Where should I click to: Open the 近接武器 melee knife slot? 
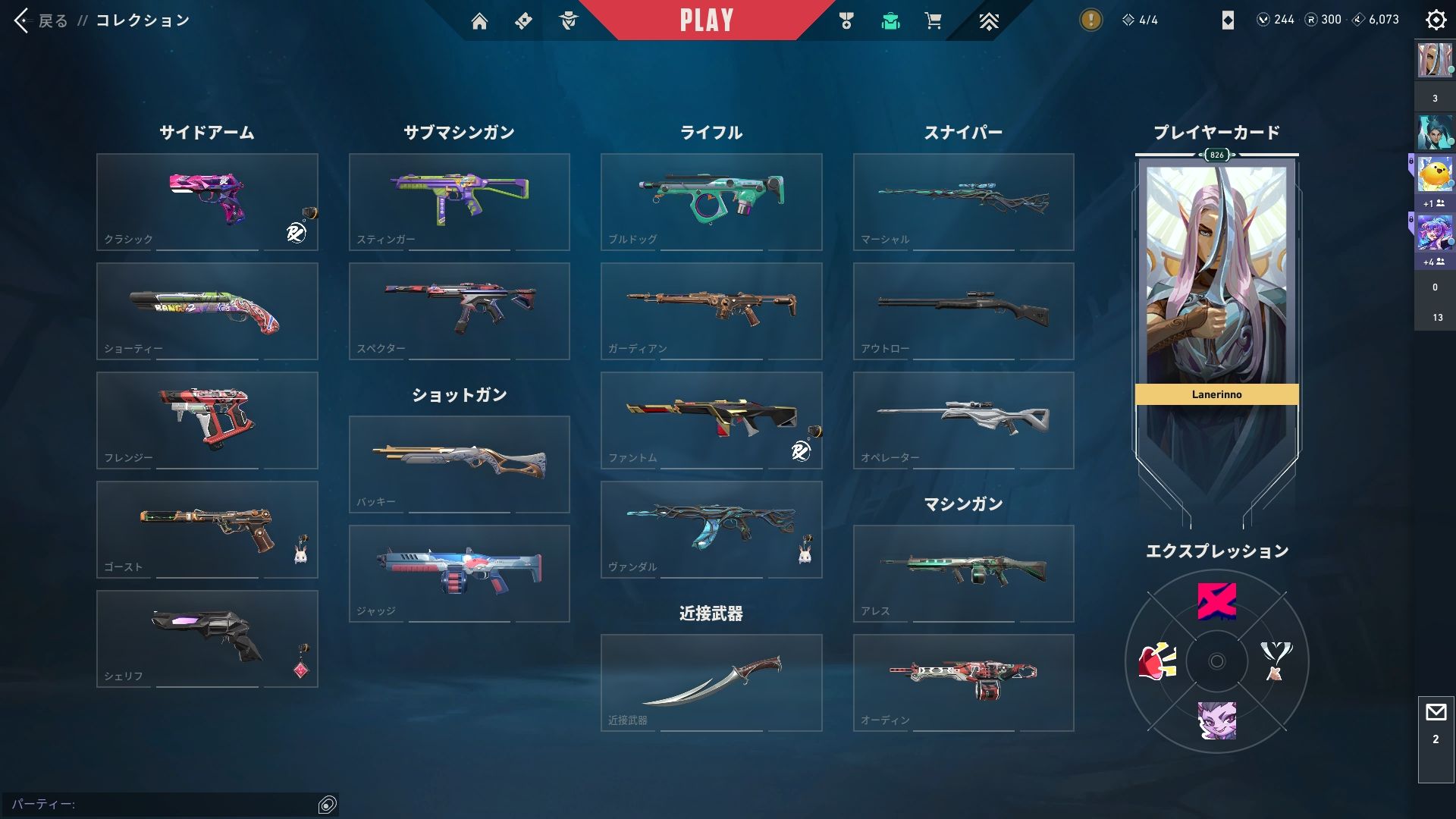point(711,682)
